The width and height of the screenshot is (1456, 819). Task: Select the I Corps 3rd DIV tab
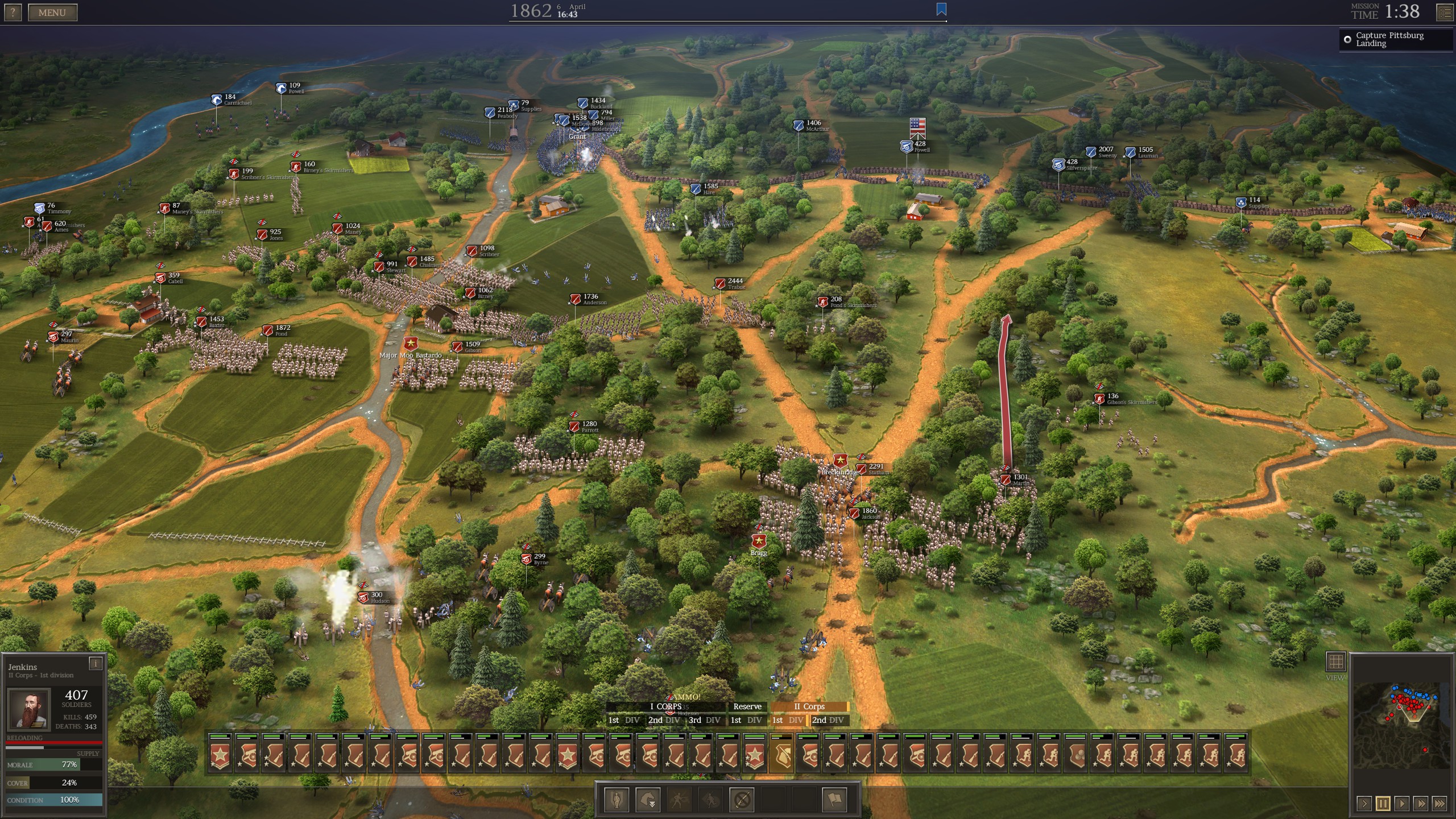[x=705, y=720]
